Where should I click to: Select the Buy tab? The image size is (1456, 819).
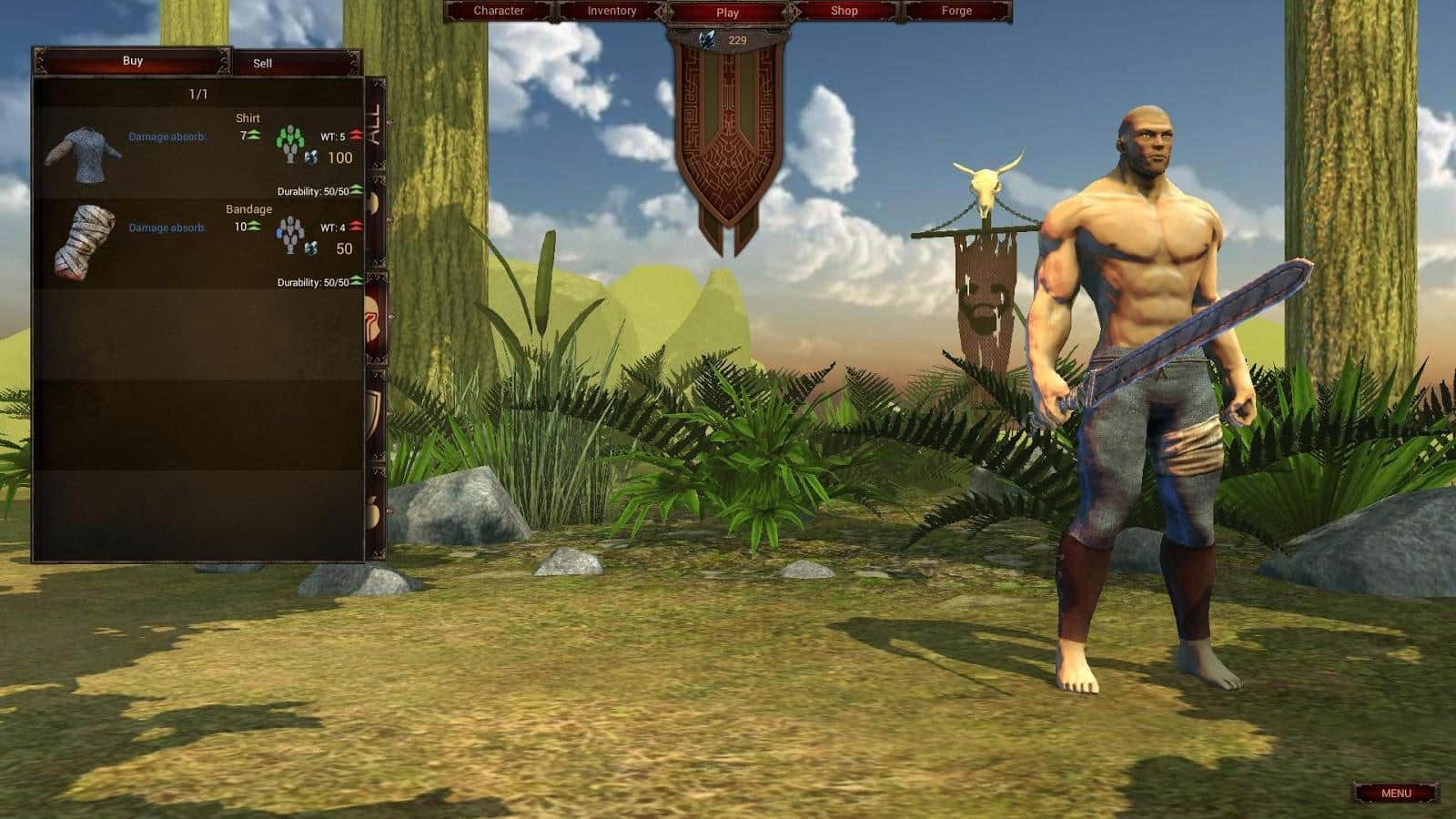[x=133, y=61]
